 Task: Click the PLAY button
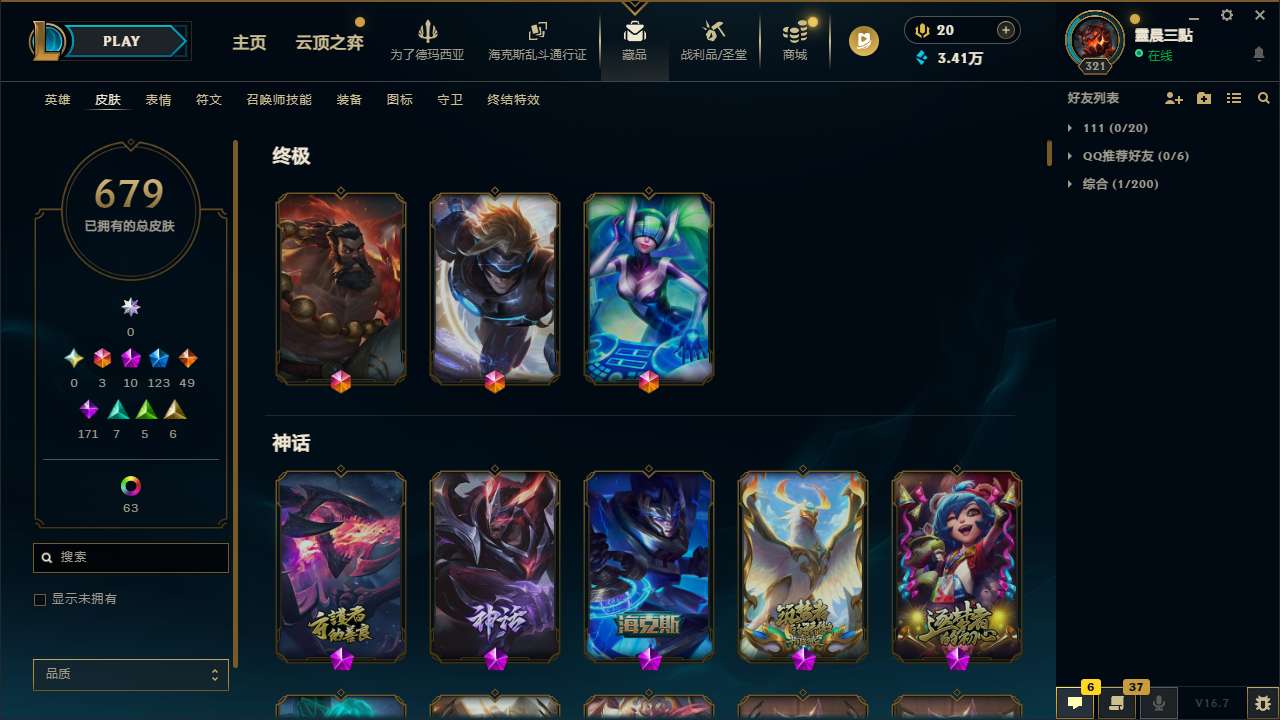coord(121,41)
